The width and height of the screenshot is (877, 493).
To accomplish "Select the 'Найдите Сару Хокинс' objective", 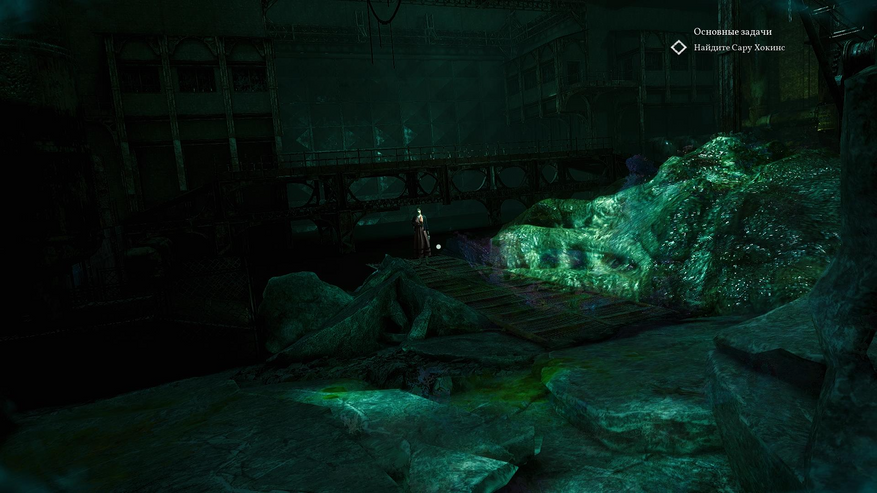I will (739, 48).
